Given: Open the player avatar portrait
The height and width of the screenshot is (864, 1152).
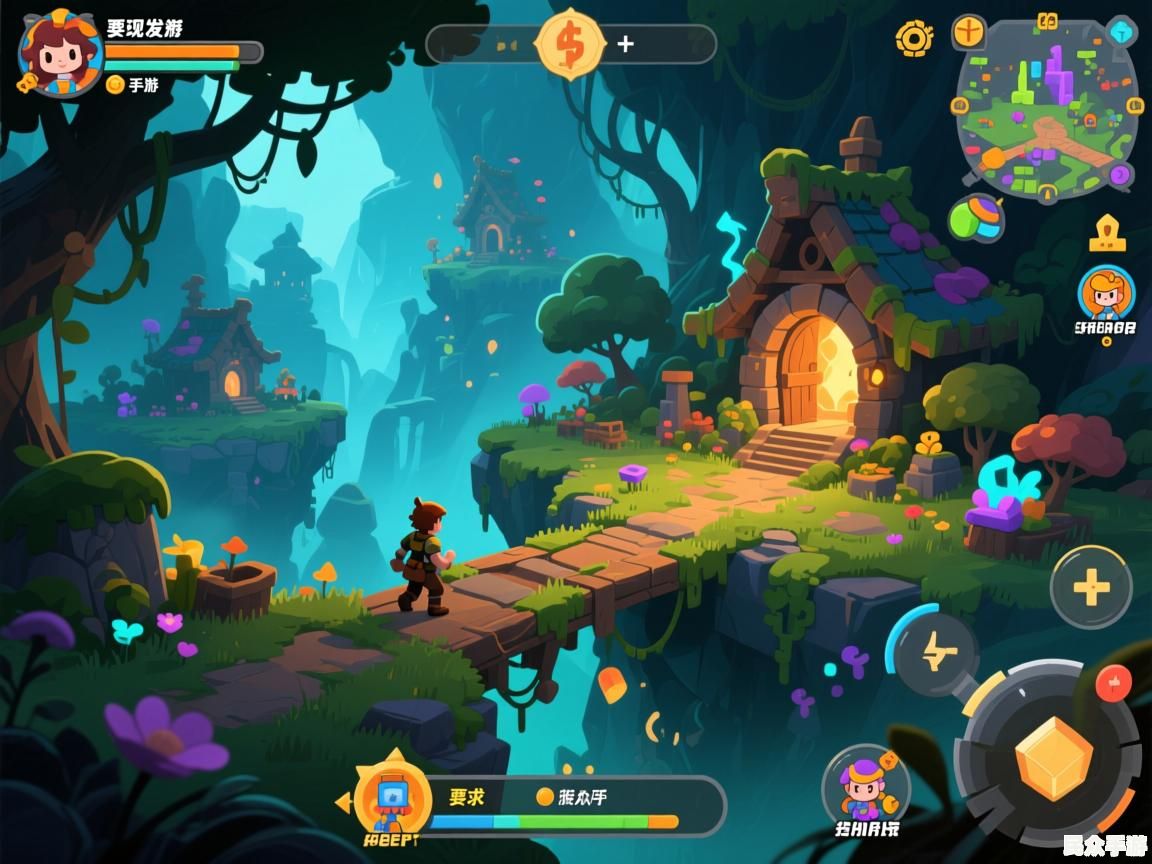Looking at the screenshot, I should coord(58,52).
